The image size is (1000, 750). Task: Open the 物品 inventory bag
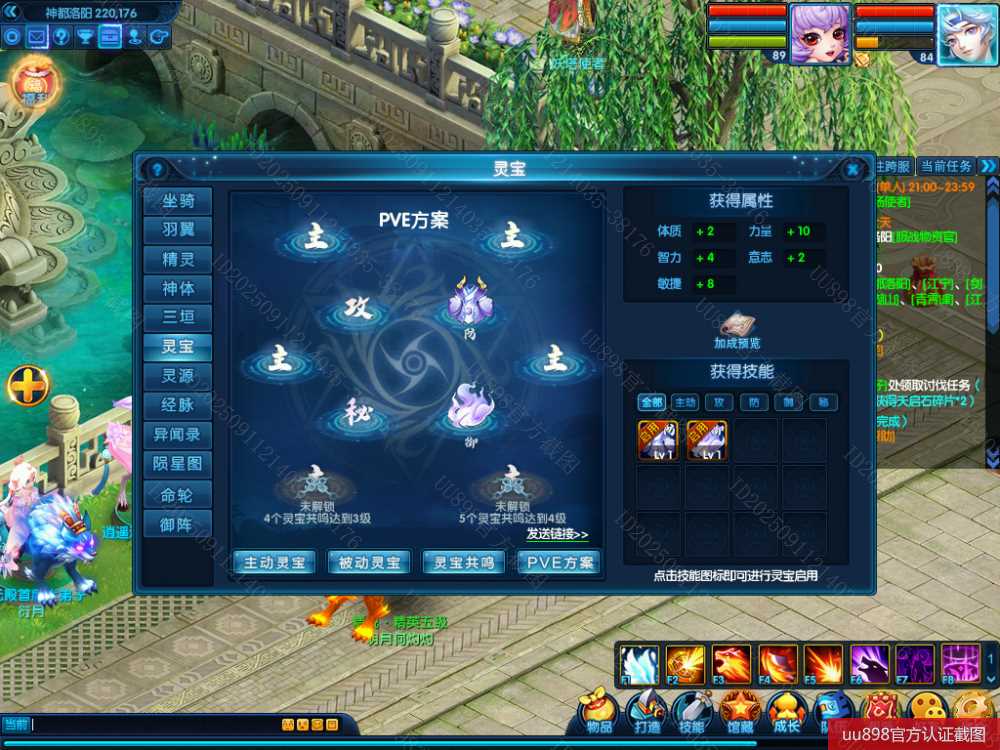click(600, 712)
